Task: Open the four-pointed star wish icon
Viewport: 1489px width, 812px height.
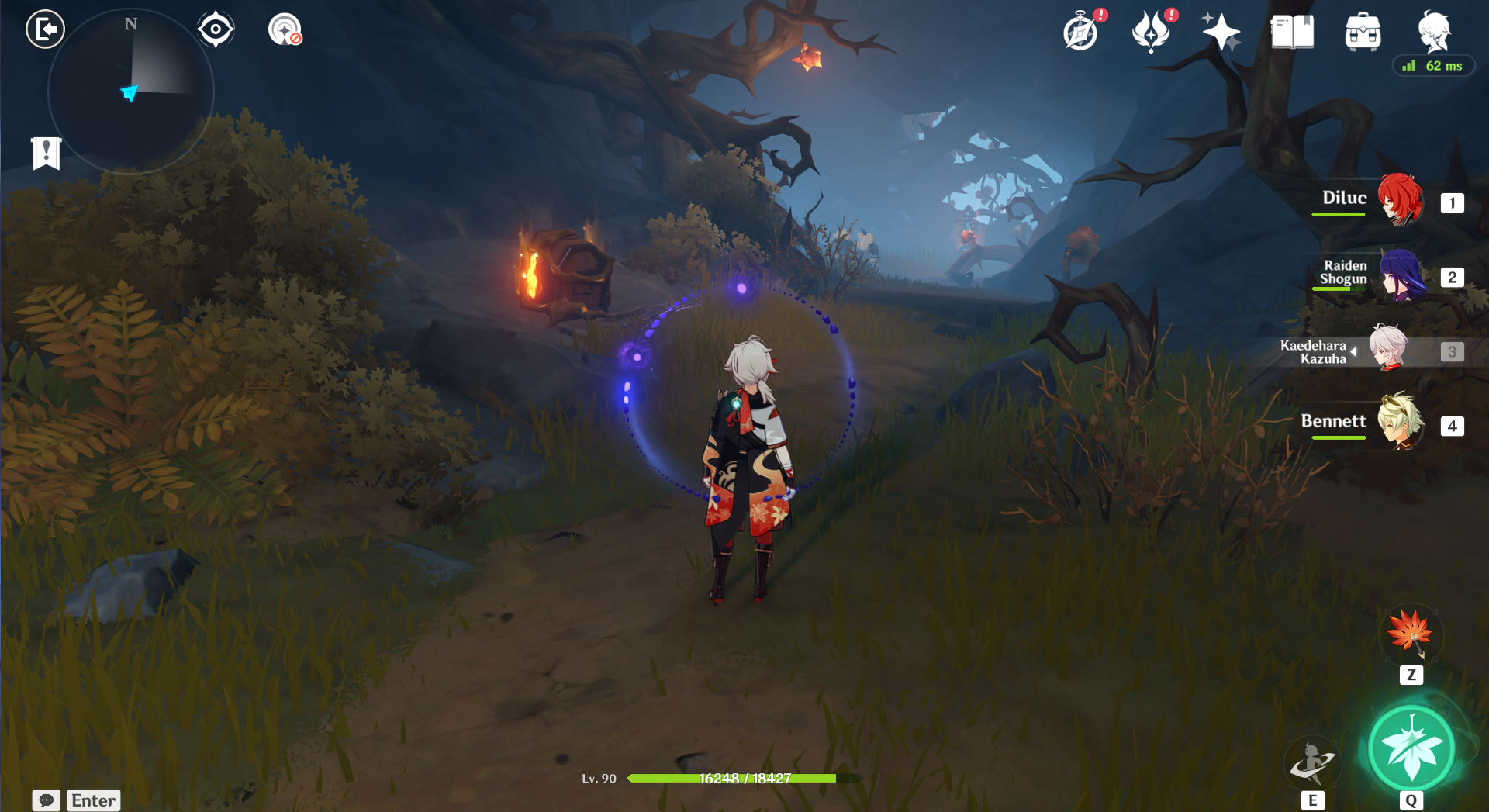Action: [1221, 33]
